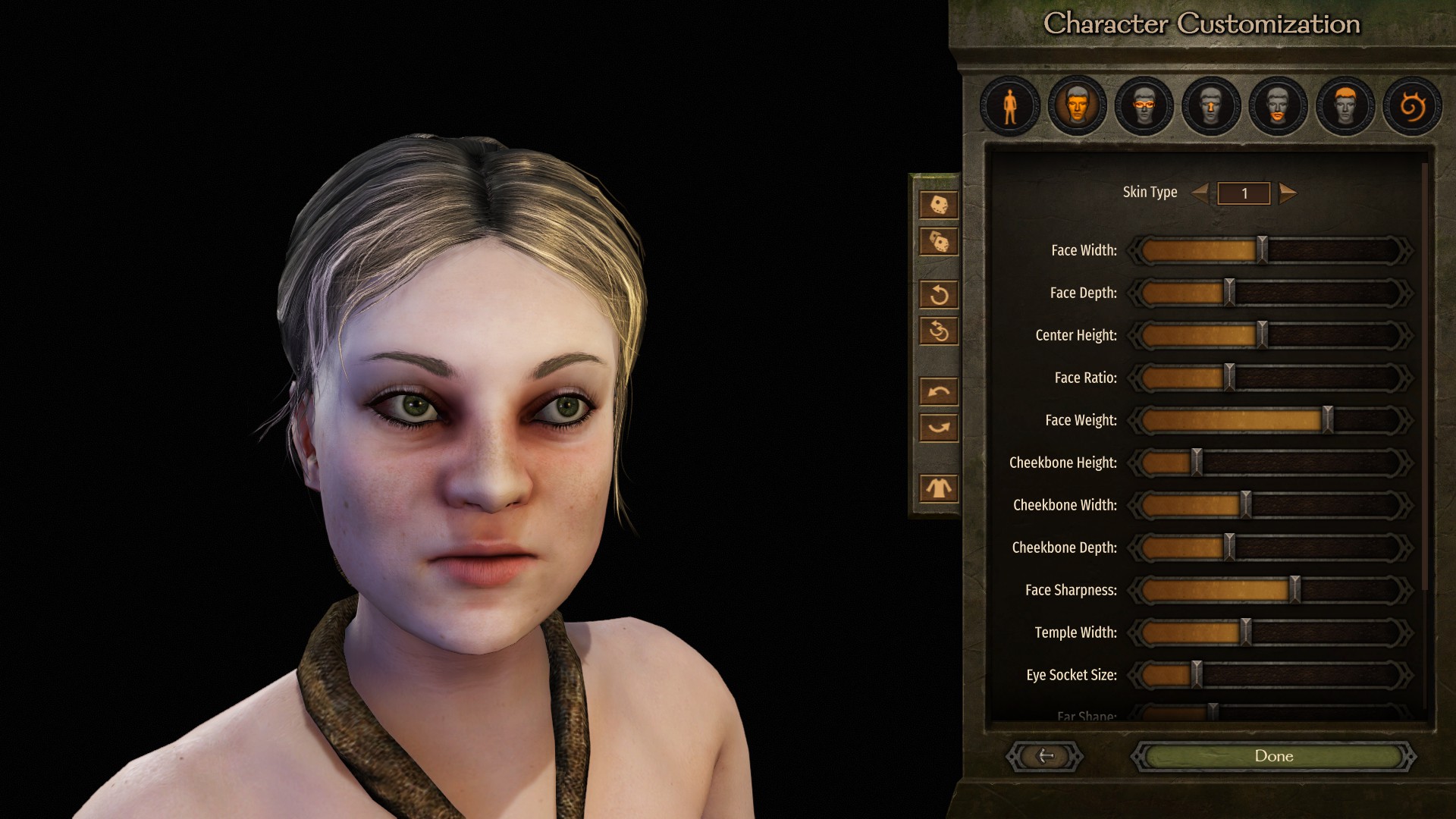
Task: Decrease Skin Type with the left arrow
Action: pyautogui.click(x=1200, y=193)
